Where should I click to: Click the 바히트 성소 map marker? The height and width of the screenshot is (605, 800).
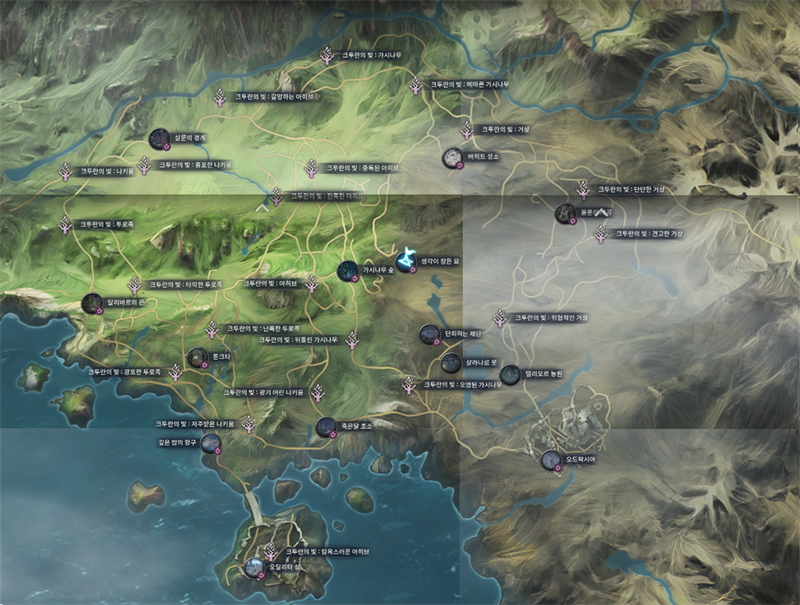(452, 157)
